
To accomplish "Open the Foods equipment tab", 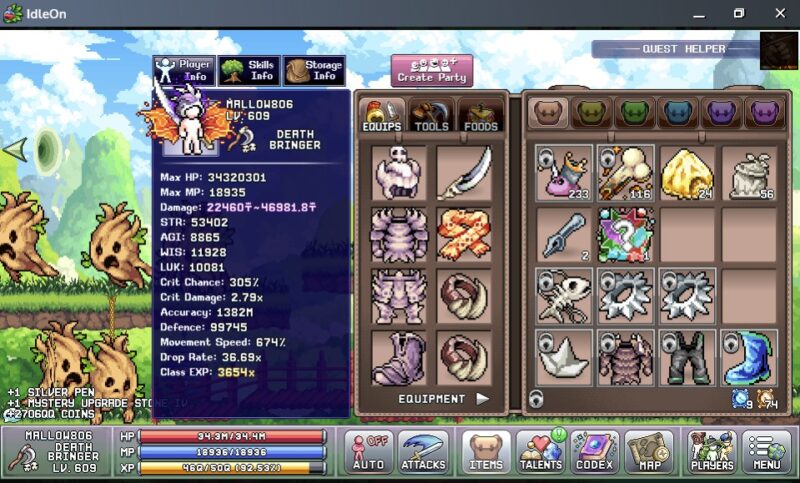I will 481,115.
